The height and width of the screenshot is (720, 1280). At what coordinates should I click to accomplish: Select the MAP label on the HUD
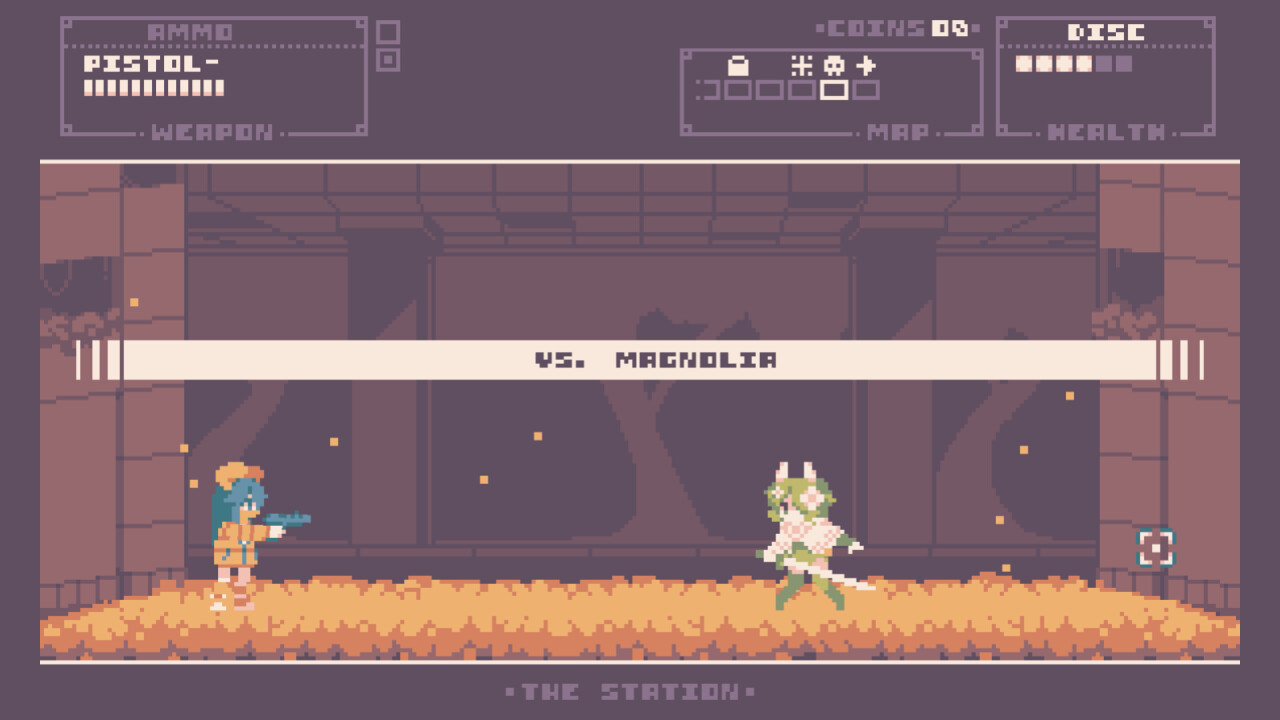tap(900, 133)
